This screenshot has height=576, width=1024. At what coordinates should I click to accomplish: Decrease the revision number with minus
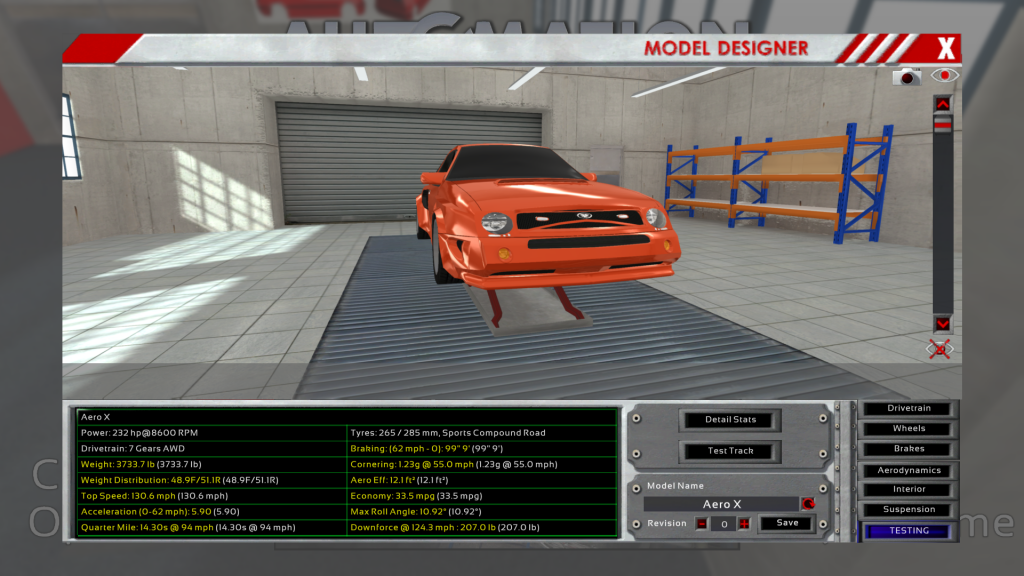tap(702, 524)
